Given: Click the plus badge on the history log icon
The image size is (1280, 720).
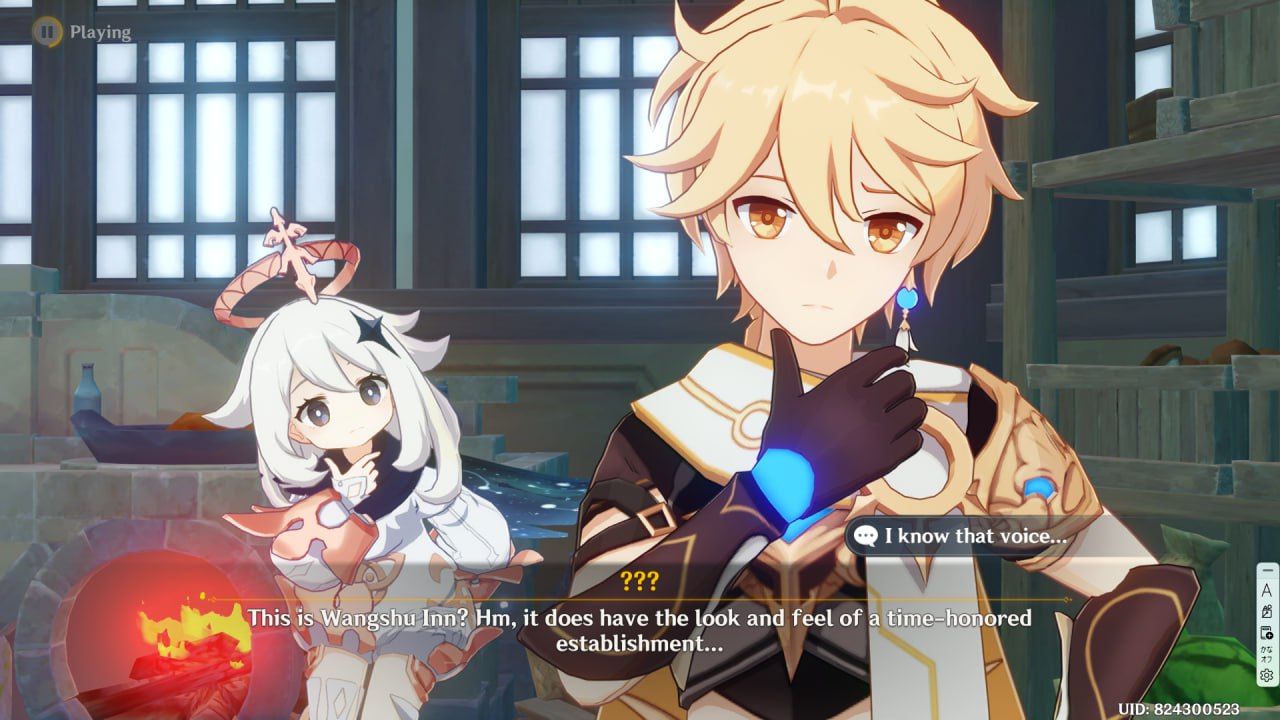Looking at the screenshot, I should pos(1271,636).
